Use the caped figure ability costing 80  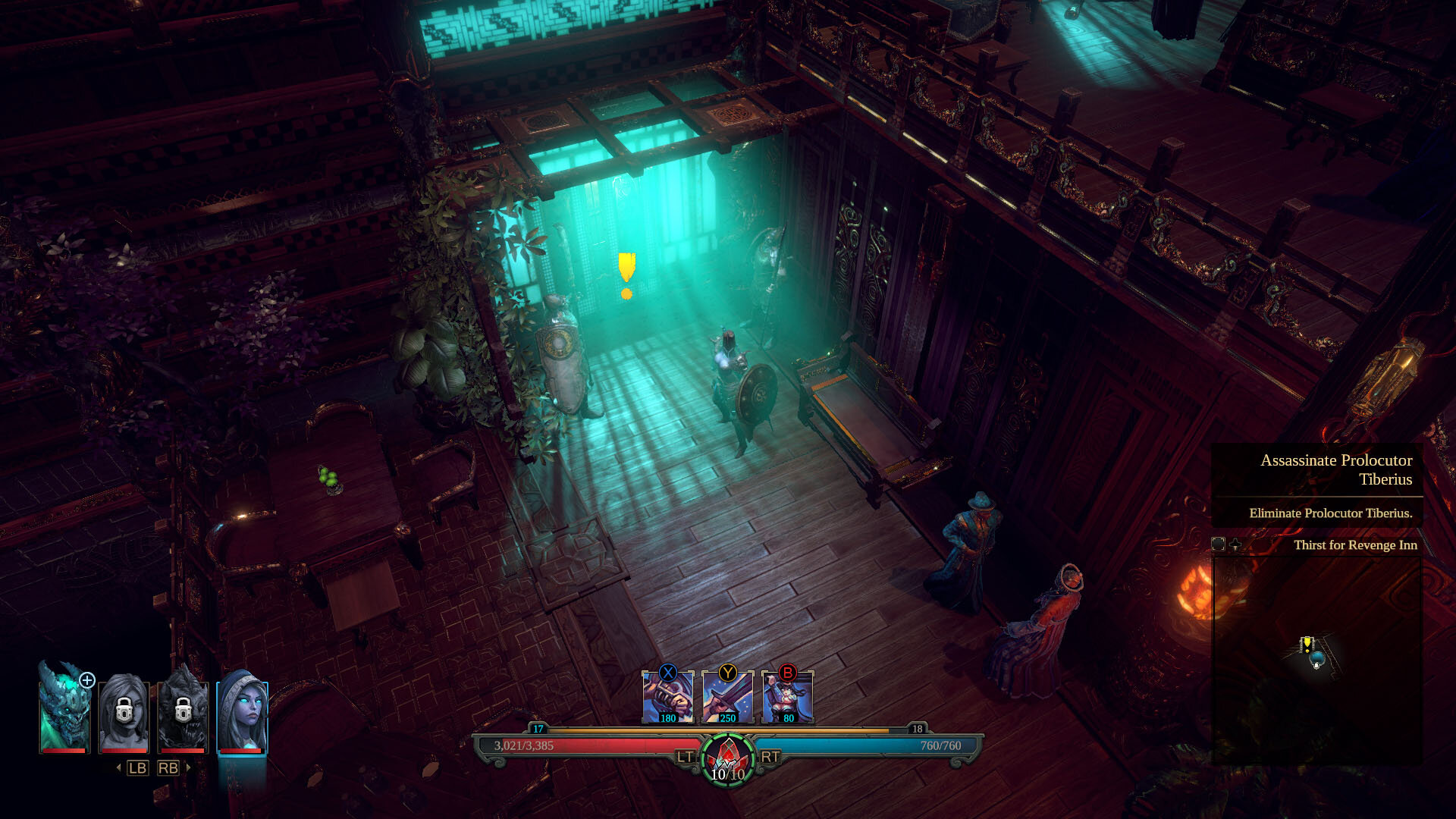click(x=787, y=698)
